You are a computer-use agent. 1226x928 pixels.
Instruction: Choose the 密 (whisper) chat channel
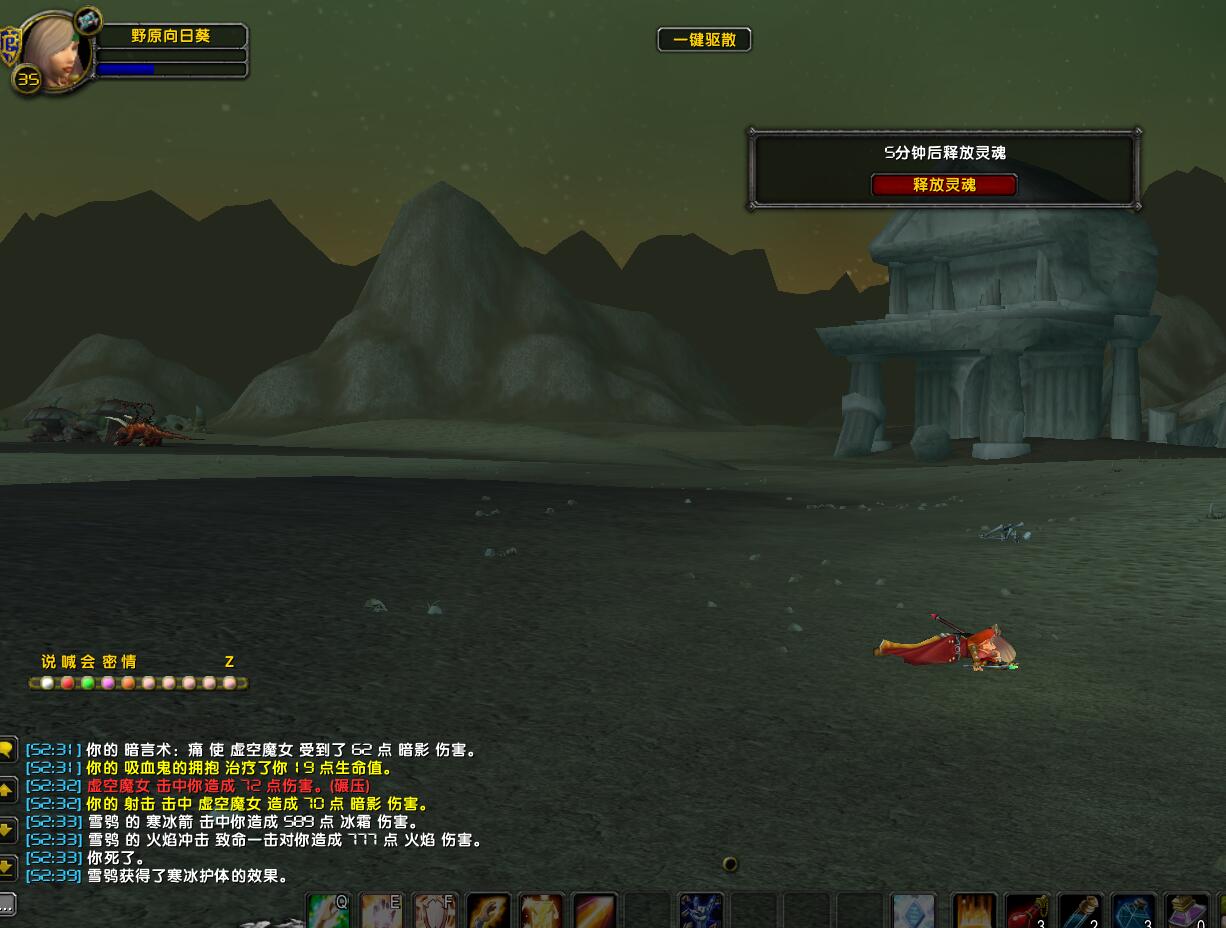click(109, 662)
